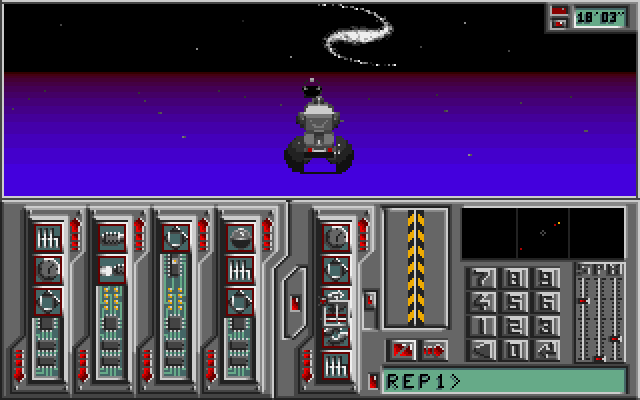Toggle the red switch between module panels
The width and height of the screenshot is (640, 400).
pos(295,301)
